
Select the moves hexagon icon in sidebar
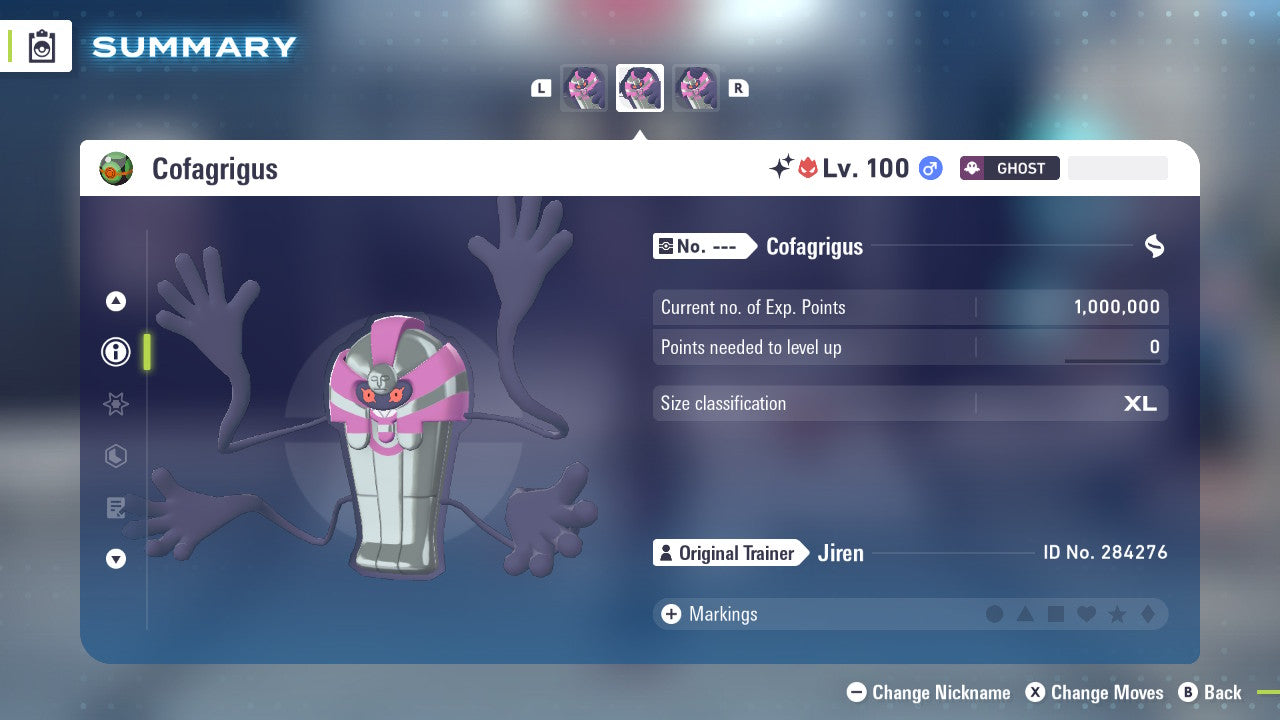pos(115,456)
